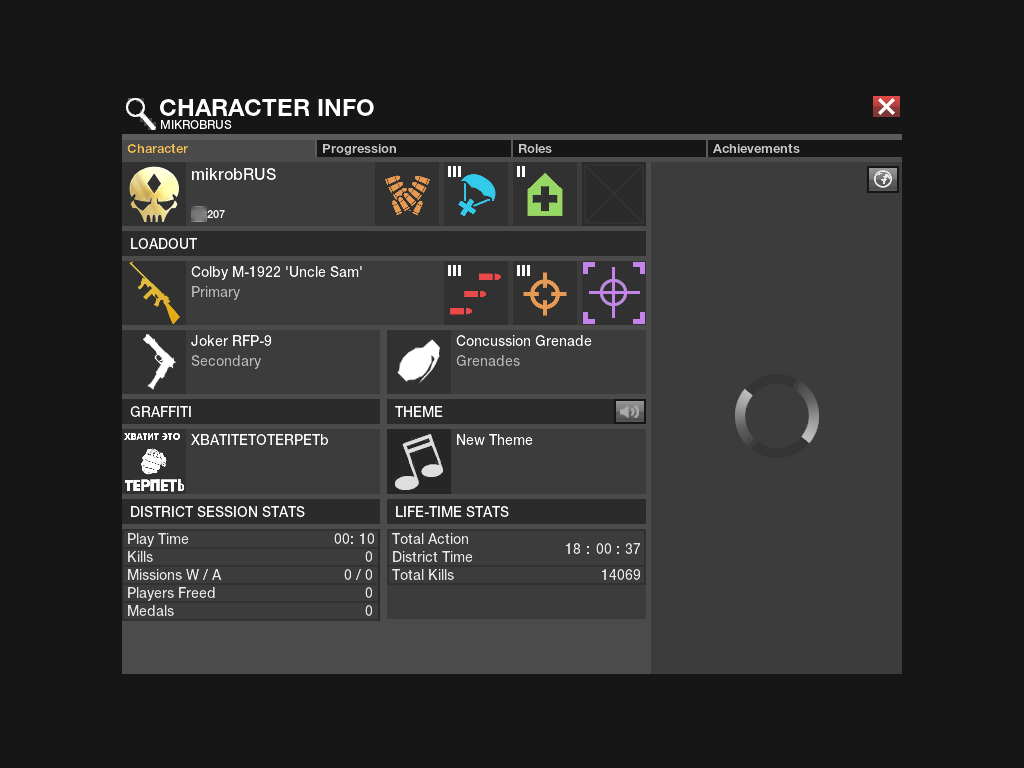
Task: Select the orange crosshair weapon modification
Action: click(545, 293)
